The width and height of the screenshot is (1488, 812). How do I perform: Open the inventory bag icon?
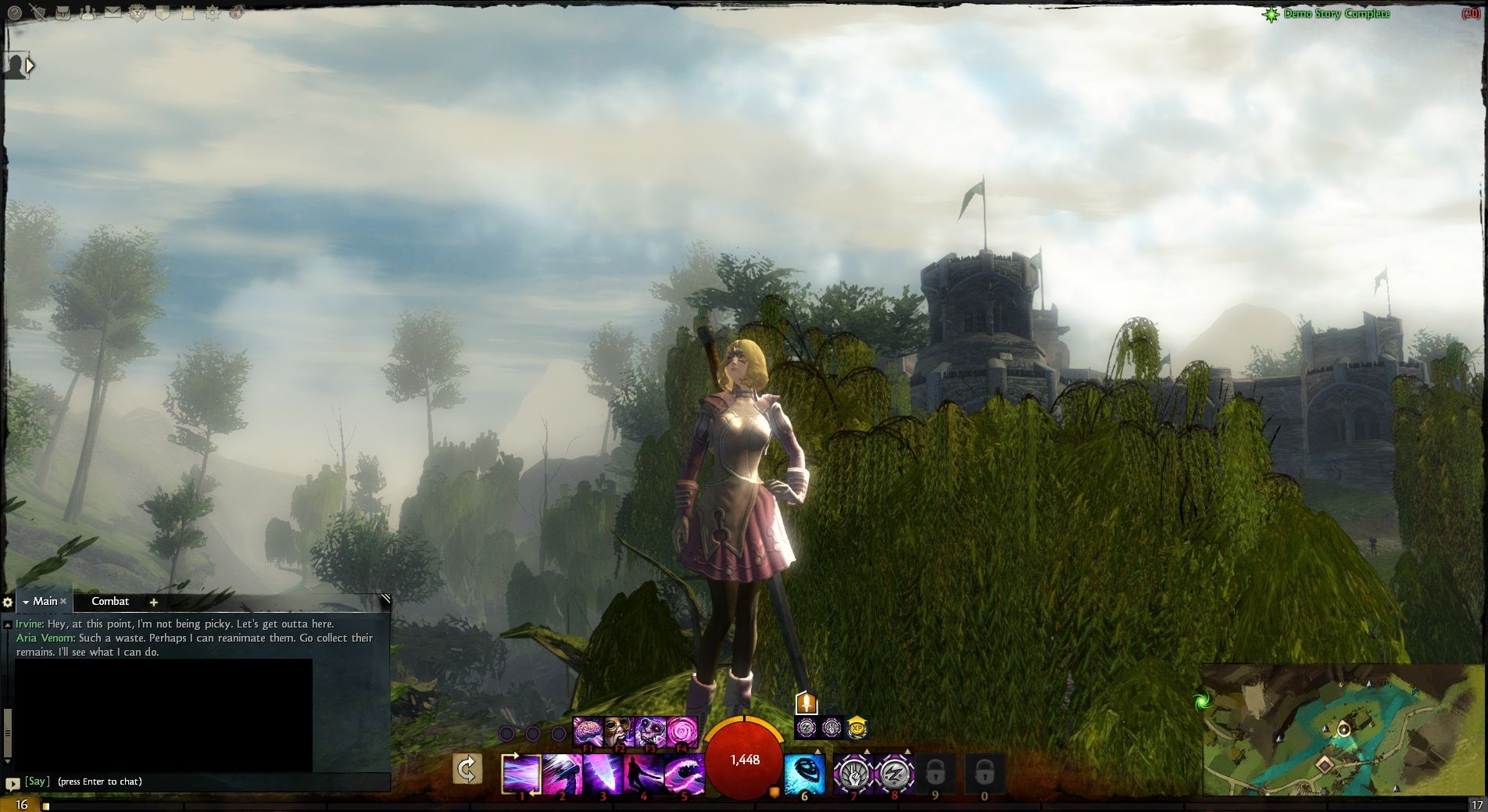click(x=63, y=13)
